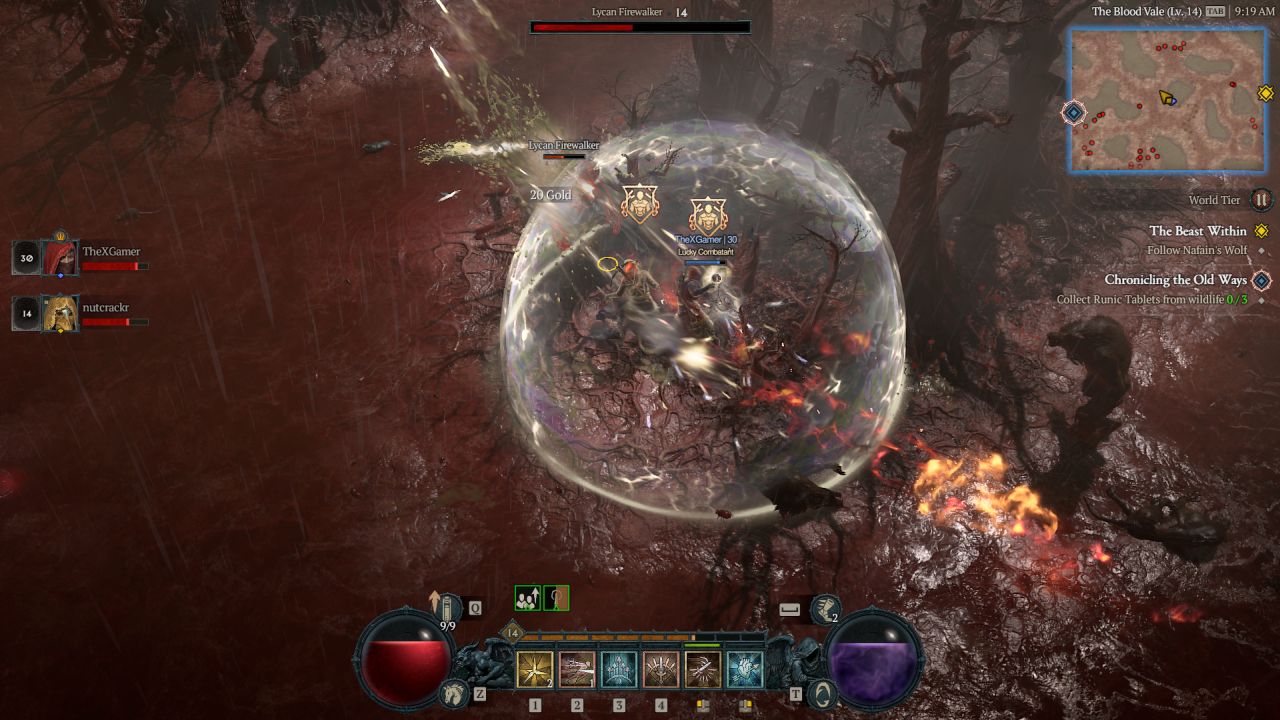
Task: Open the World Tier II emblem
Action: point(1263,201)
